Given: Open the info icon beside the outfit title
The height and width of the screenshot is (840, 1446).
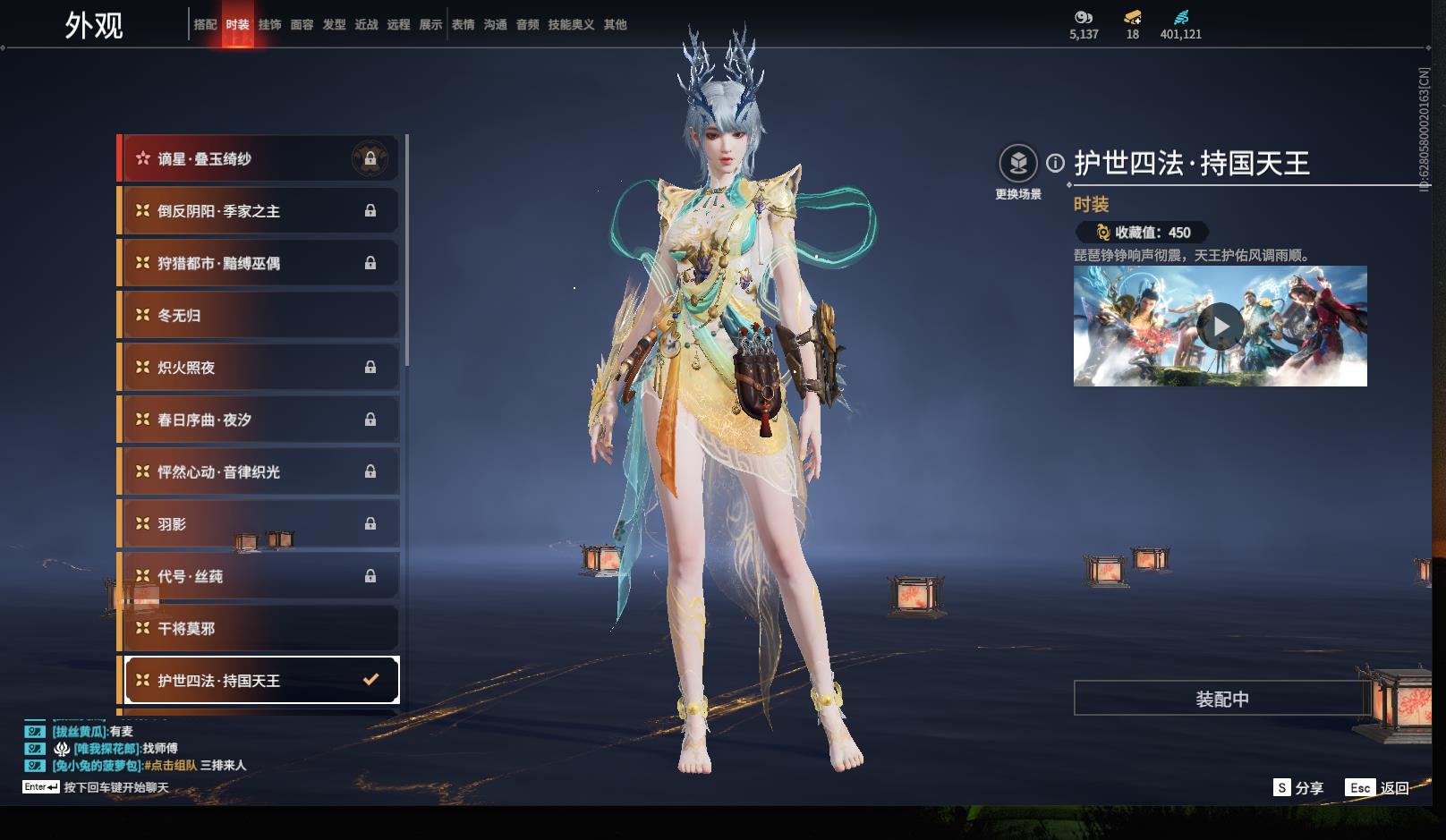Looking at the screenshot, I should (1056, 163).
